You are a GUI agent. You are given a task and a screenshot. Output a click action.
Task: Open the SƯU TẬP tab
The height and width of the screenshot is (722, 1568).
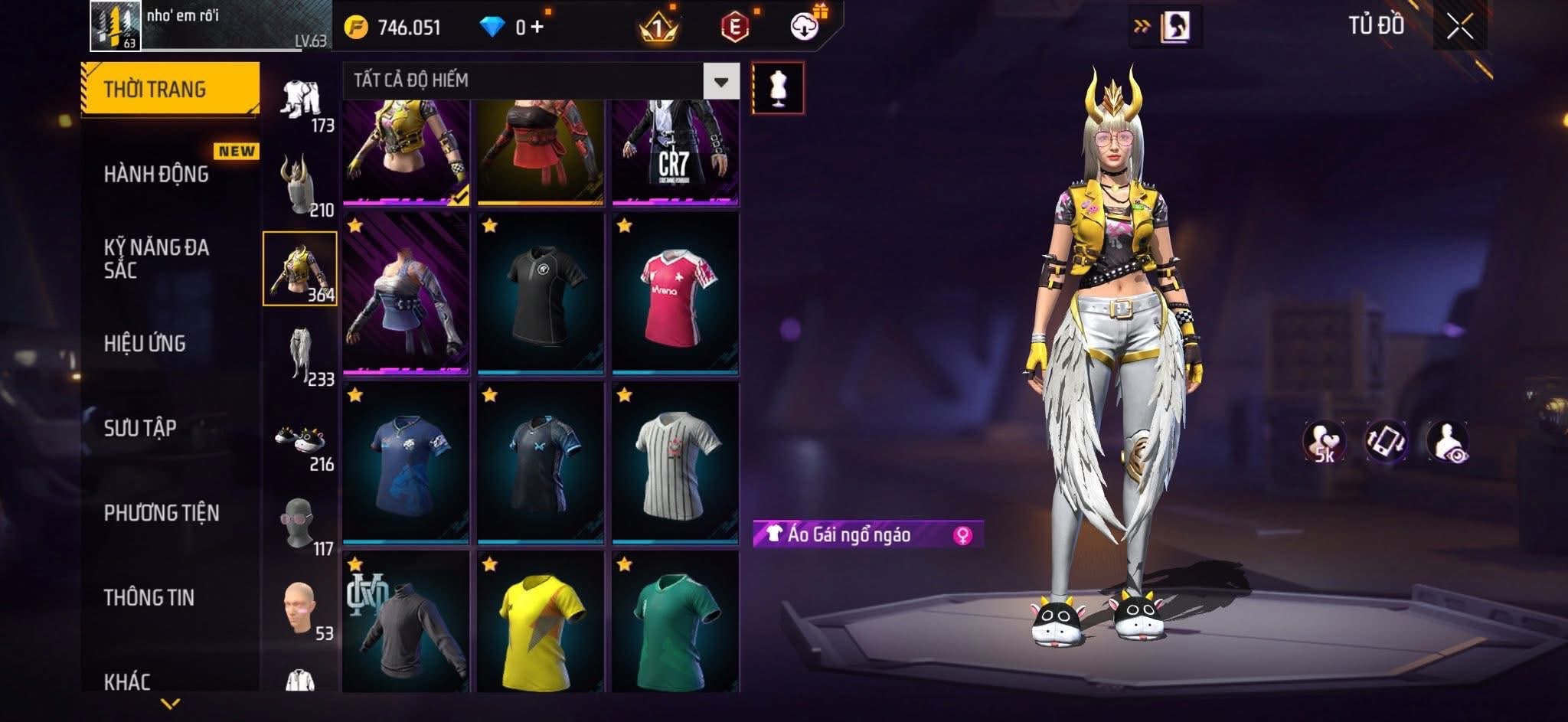[x=140, y=428]
